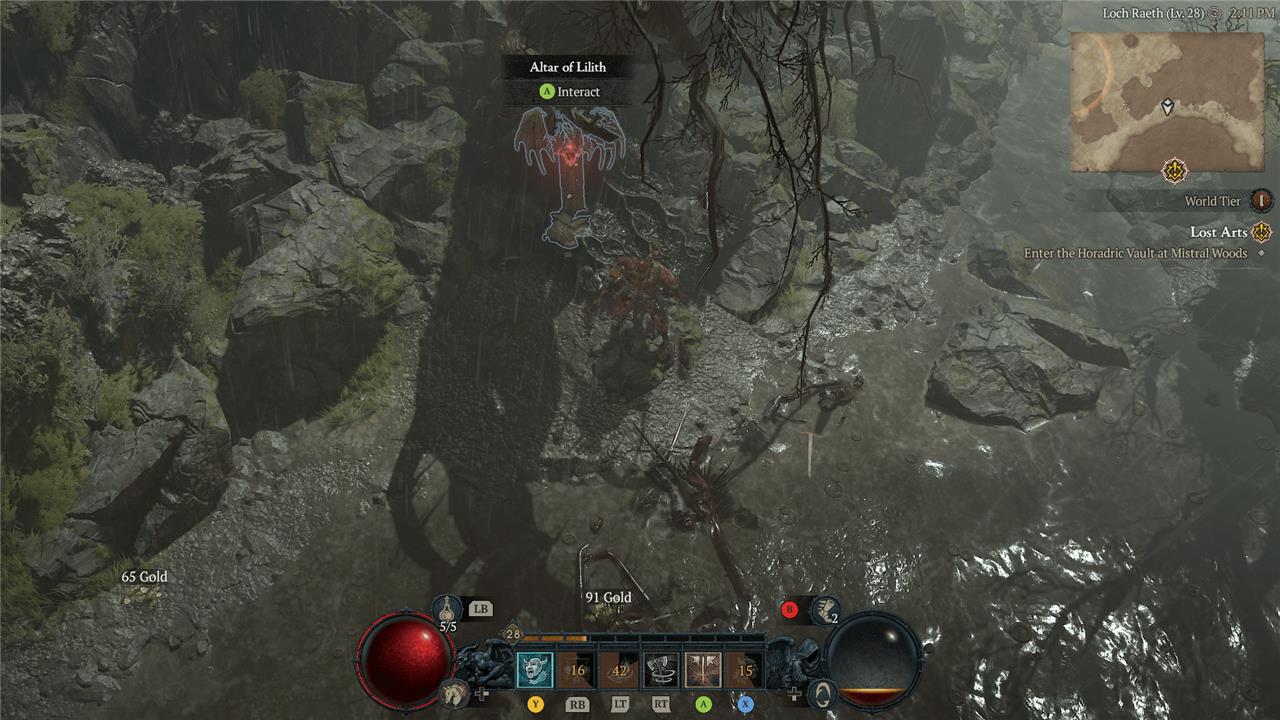The width and height of the screenshot is (1280, 720).
Task: Select the skill slot on 15 cooldown
Action: pyautogui.click(x=745, y=670)
